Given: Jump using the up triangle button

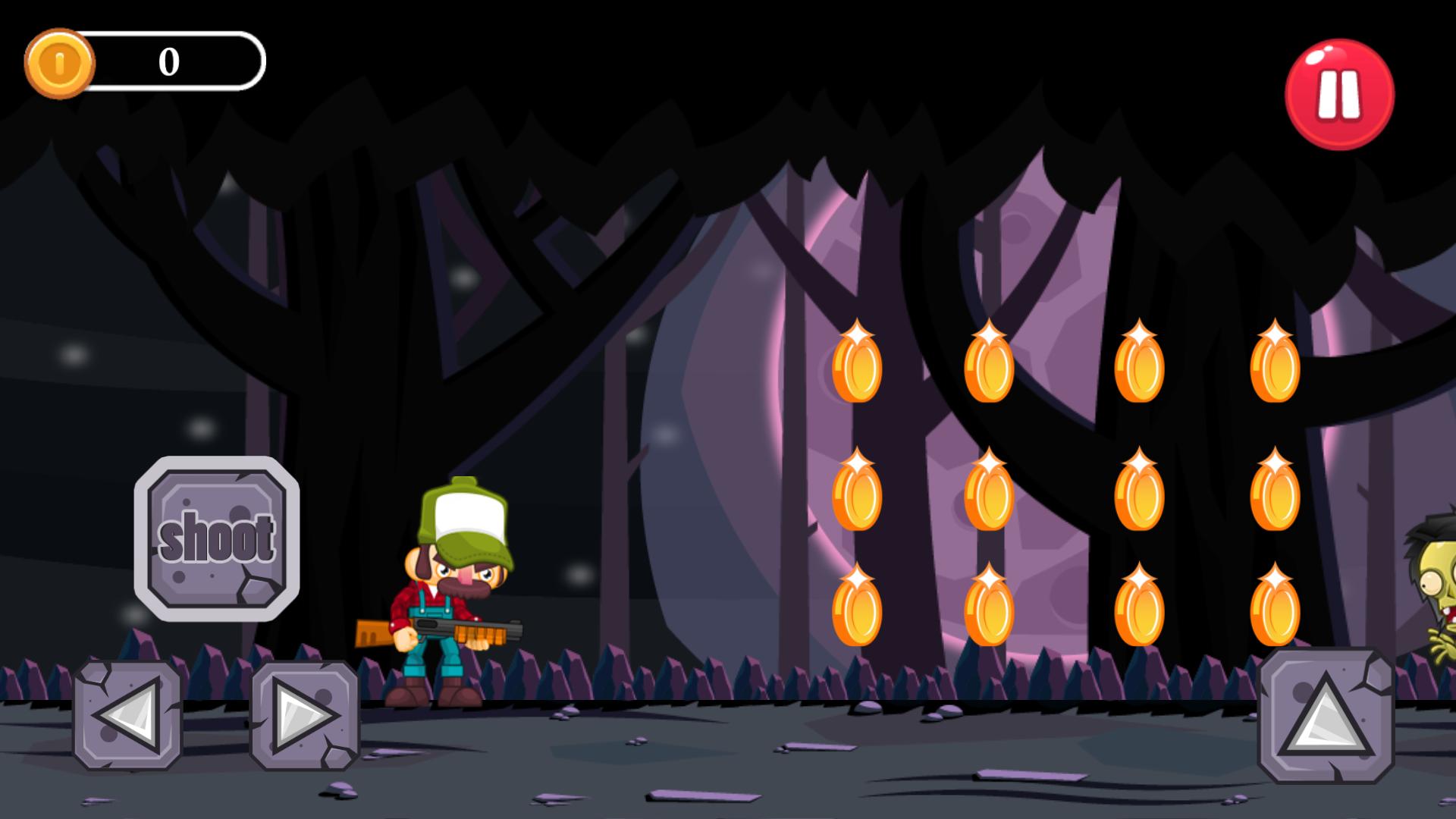Looking at the screenshot, I should [x=1326, y=715].
